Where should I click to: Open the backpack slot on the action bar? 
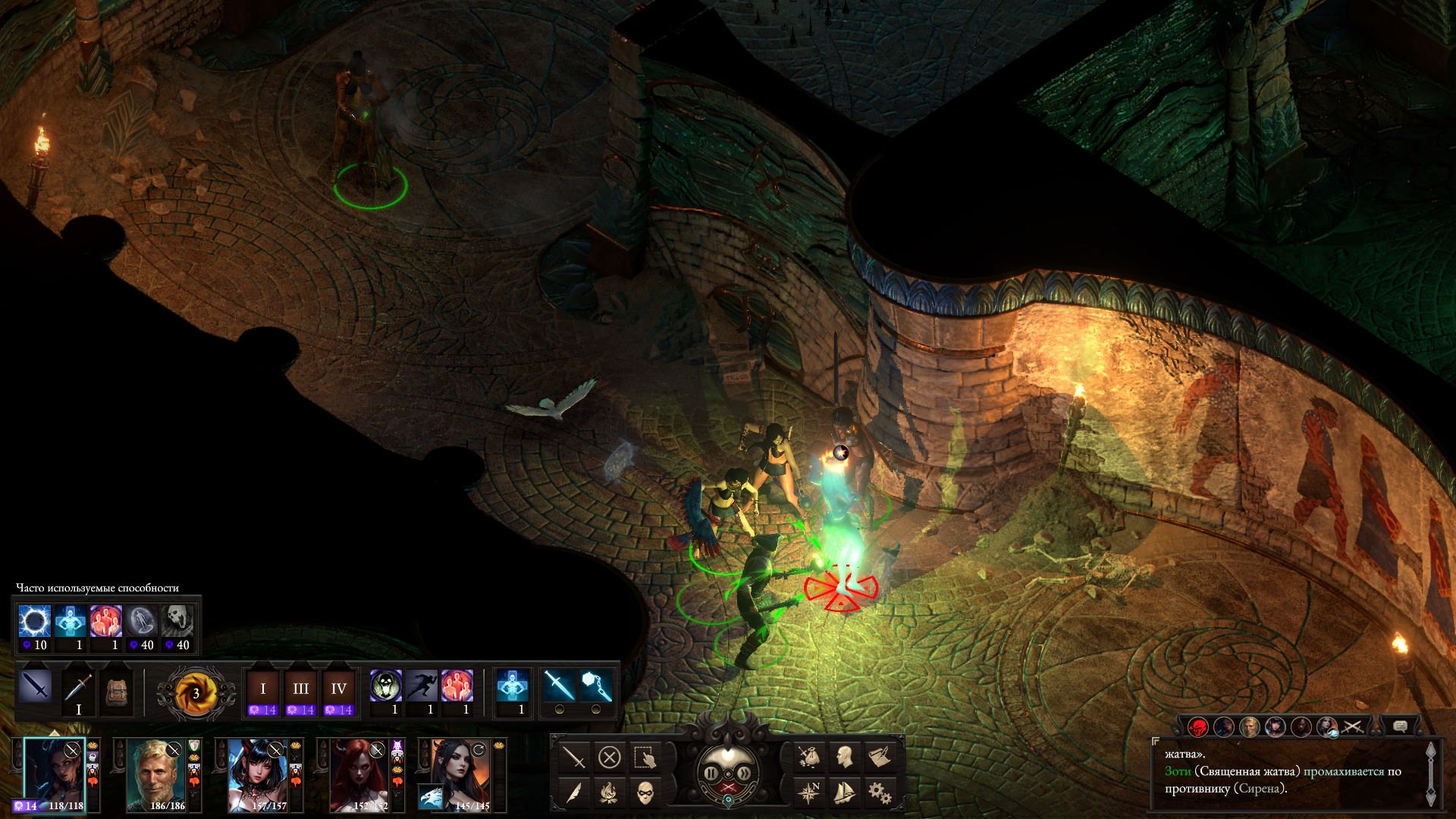coord(116,692)
